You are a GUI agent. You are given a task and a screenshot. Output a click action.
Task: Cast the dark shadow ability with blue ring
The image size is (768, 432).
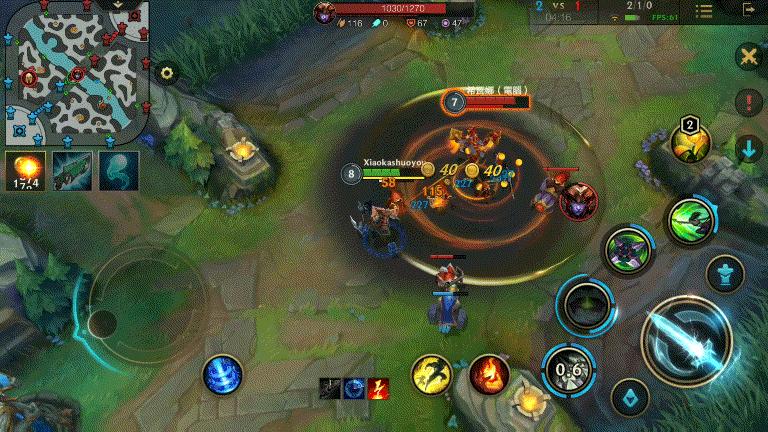[x=583, y=305]
